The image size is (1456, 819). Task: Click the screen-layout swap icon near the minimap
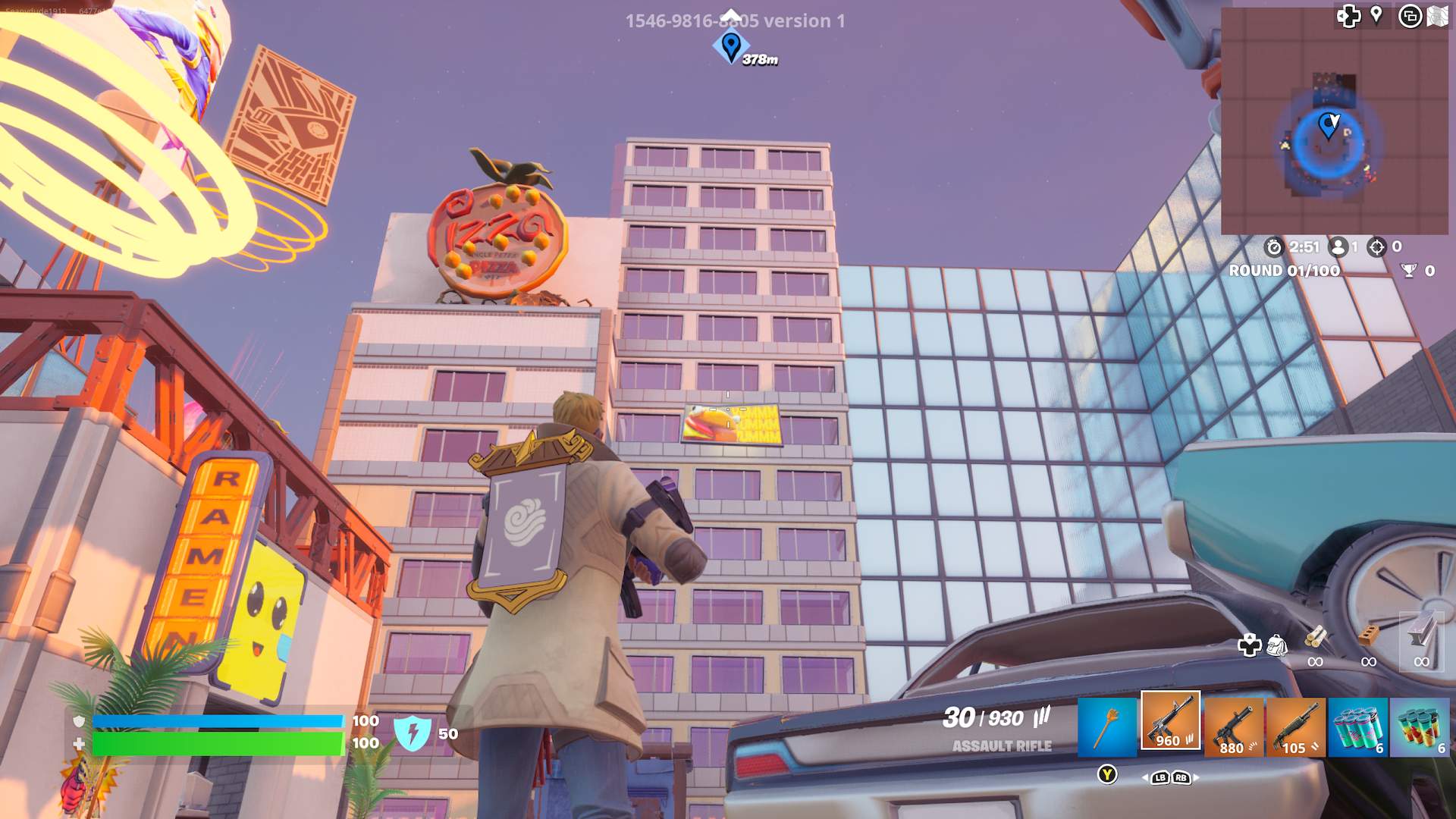pos(1410,15)
